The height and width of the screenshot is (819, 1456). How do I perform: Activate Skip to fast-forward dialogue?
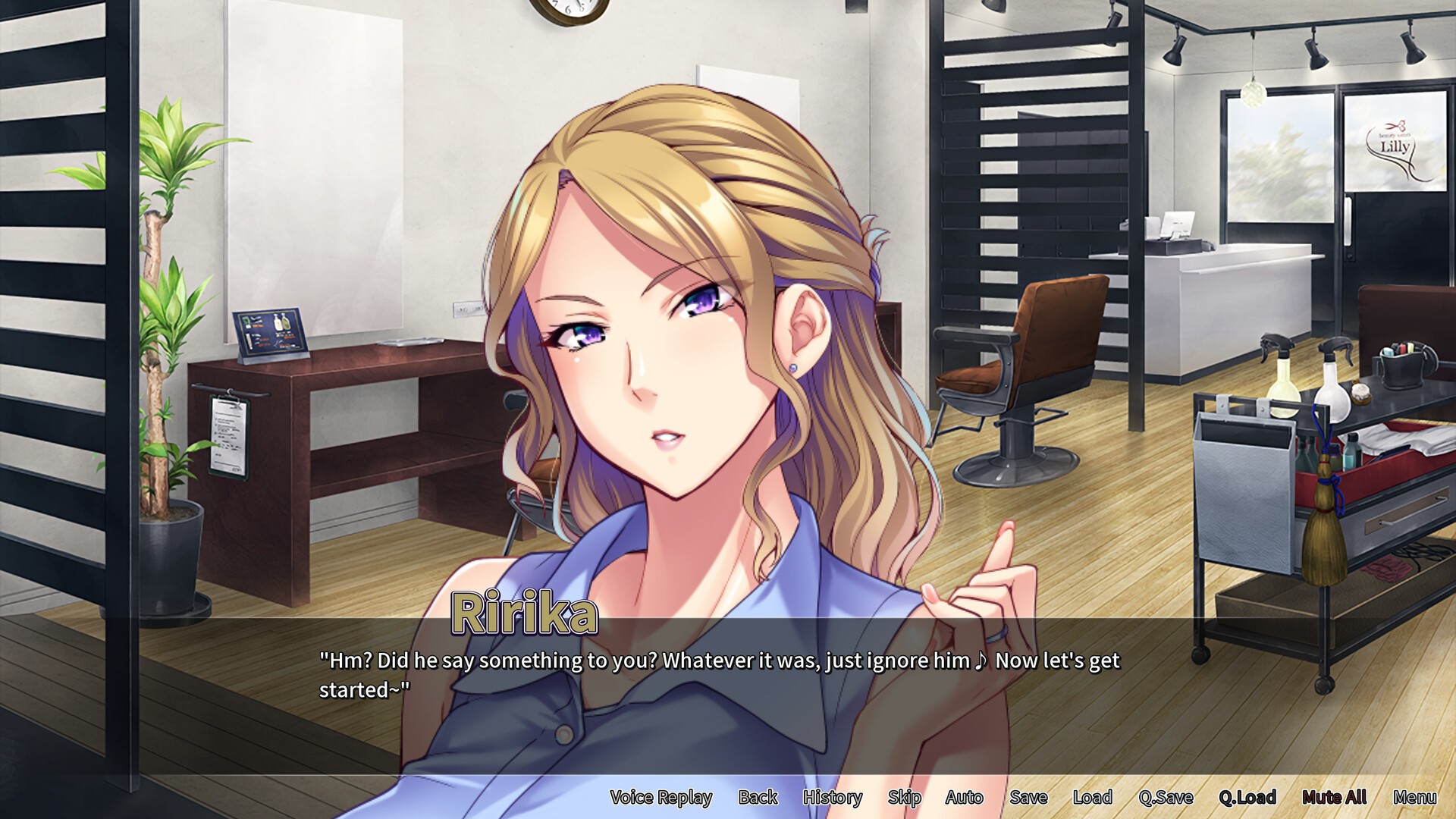click(x=904, y=797)
